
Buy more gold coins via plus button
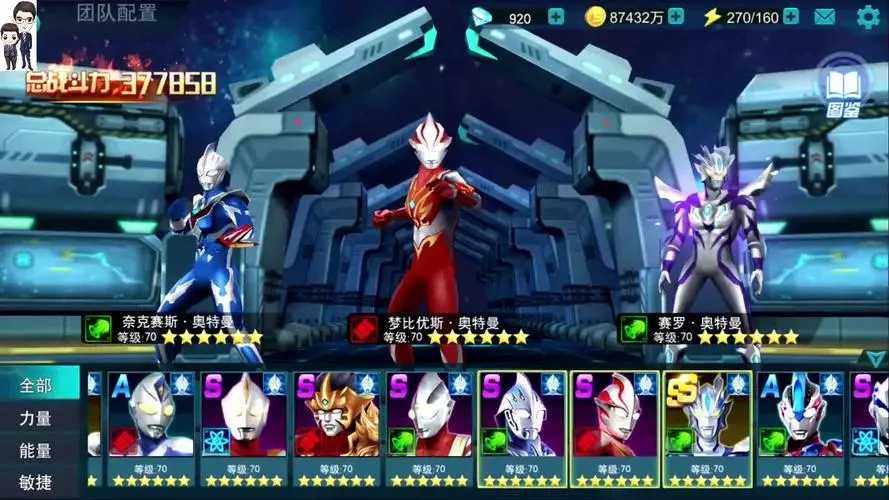click(676, 17)
